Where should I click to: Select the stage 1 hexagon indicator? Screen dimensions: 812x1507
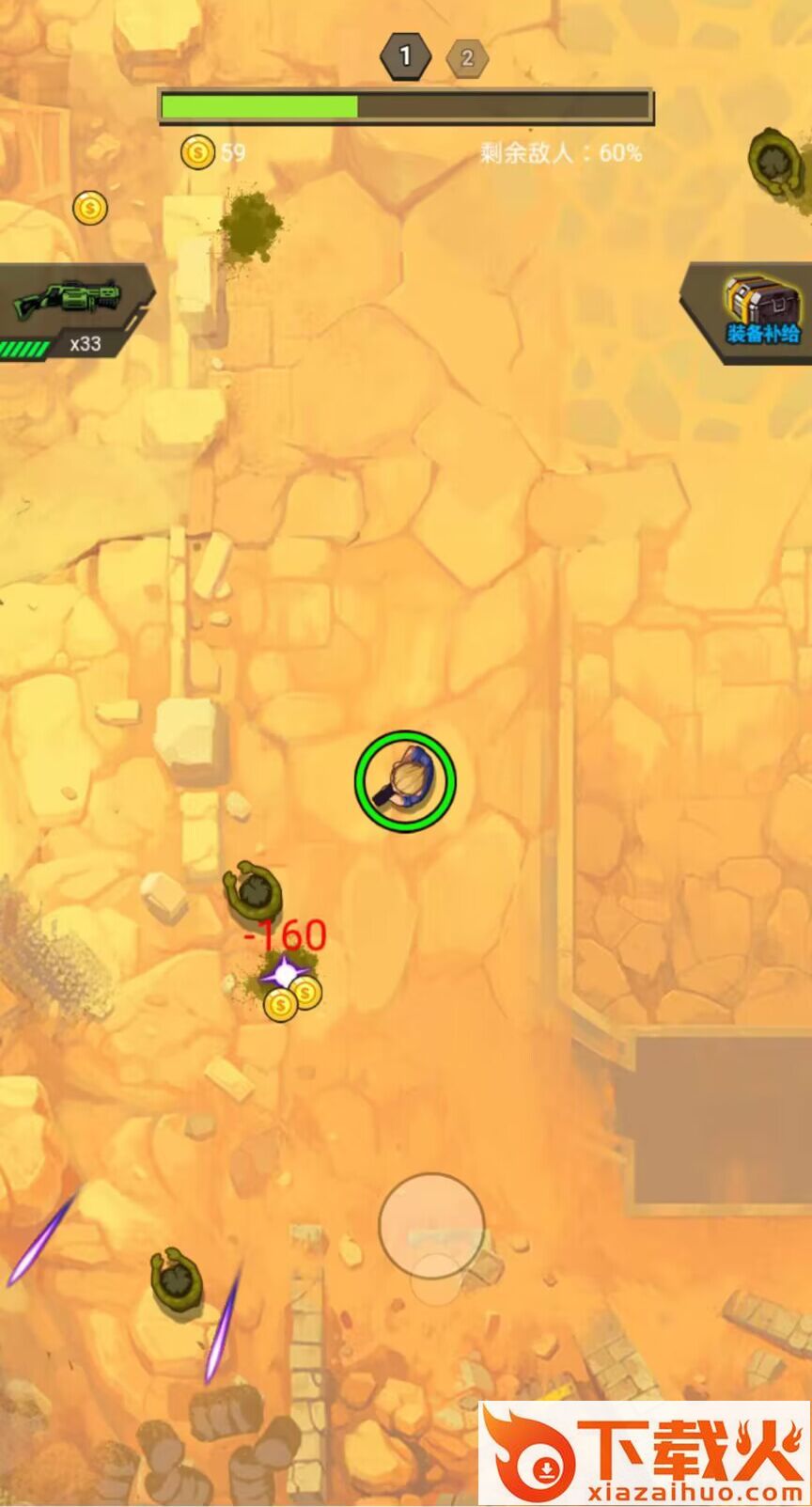(405, 57)
